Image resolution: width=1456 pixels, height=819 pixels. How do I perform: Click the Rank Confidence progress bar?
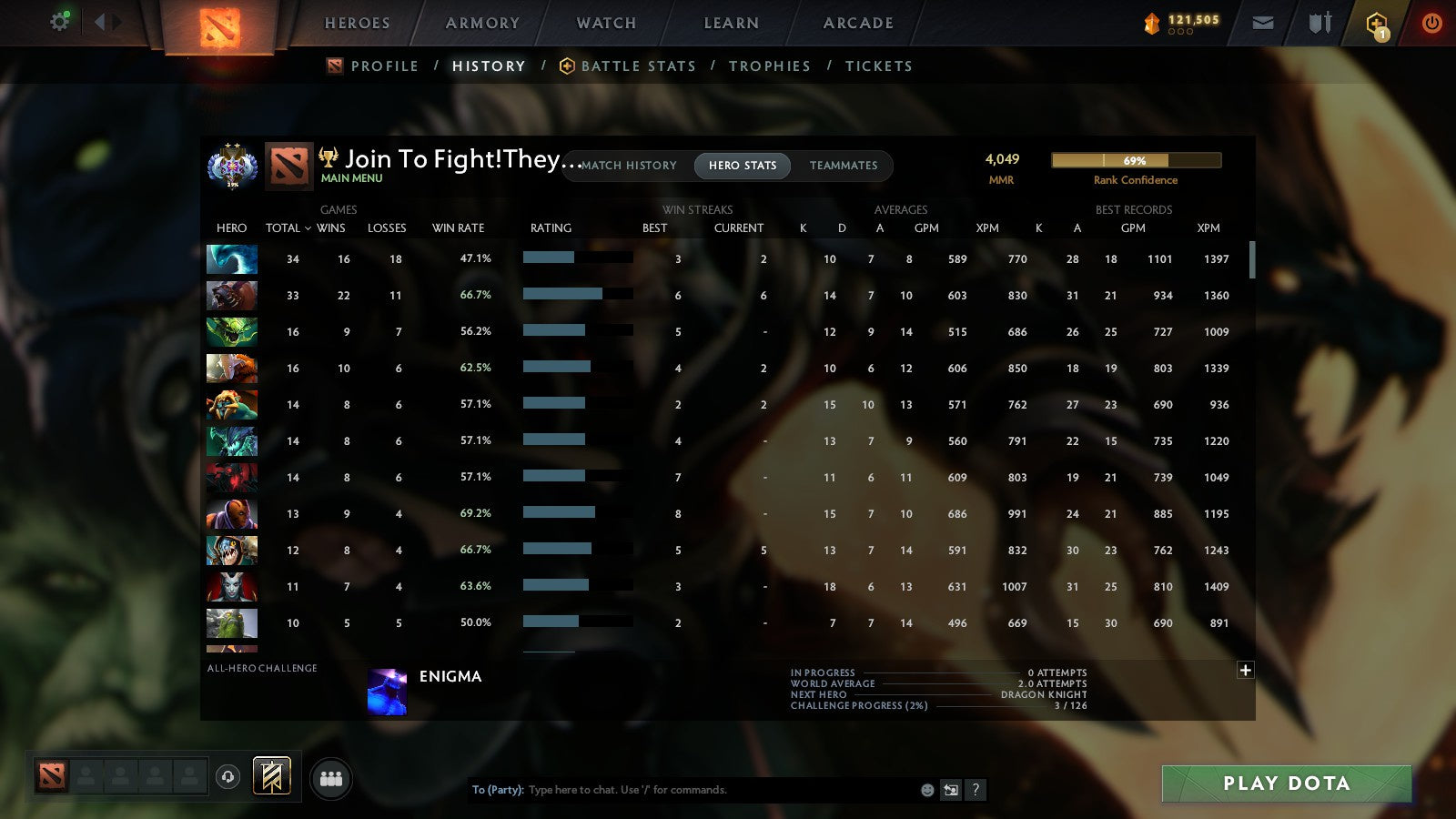pos(1136,160)
